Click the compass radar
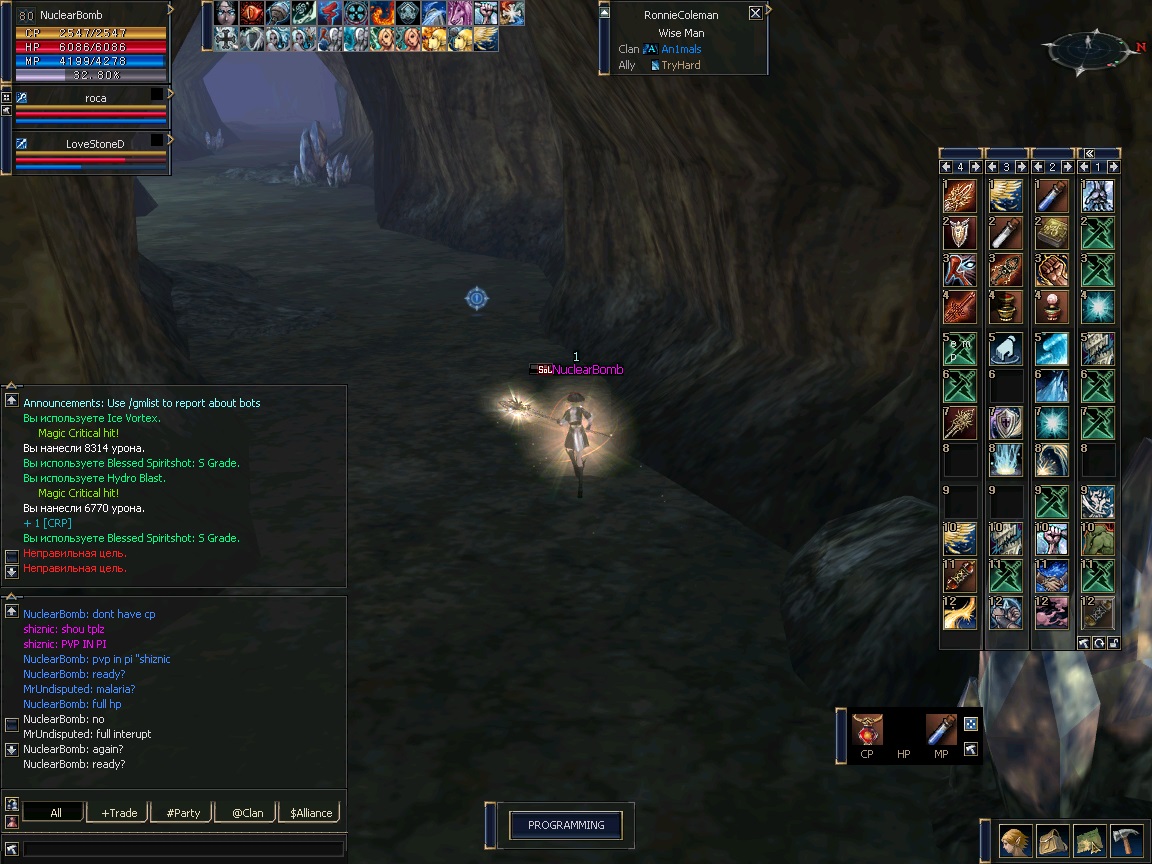Viewport: 1152px width, 864px height. [1090, 47]
